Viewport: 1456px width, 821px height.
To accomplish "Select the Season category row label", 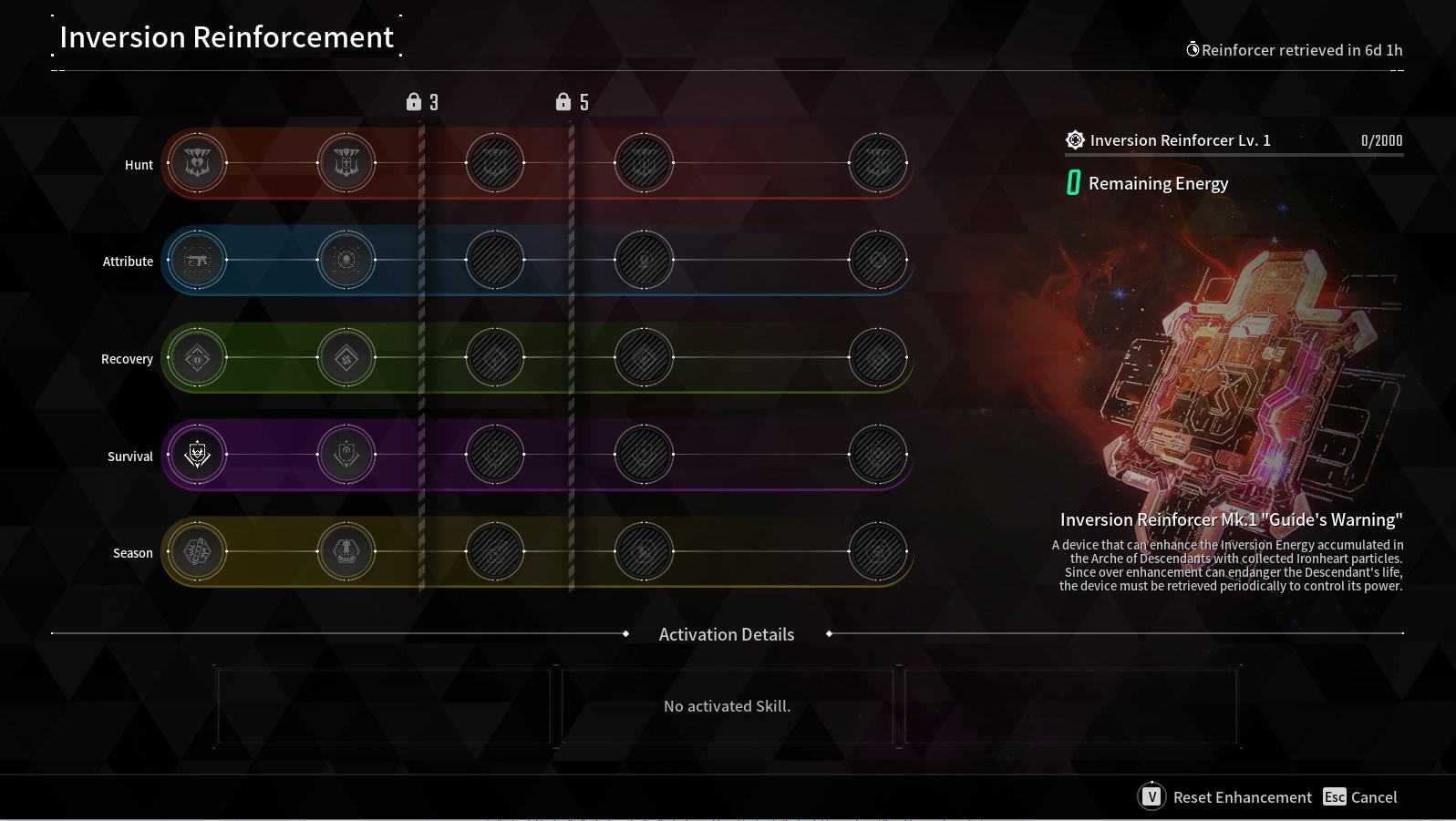I will coord(133,553).
